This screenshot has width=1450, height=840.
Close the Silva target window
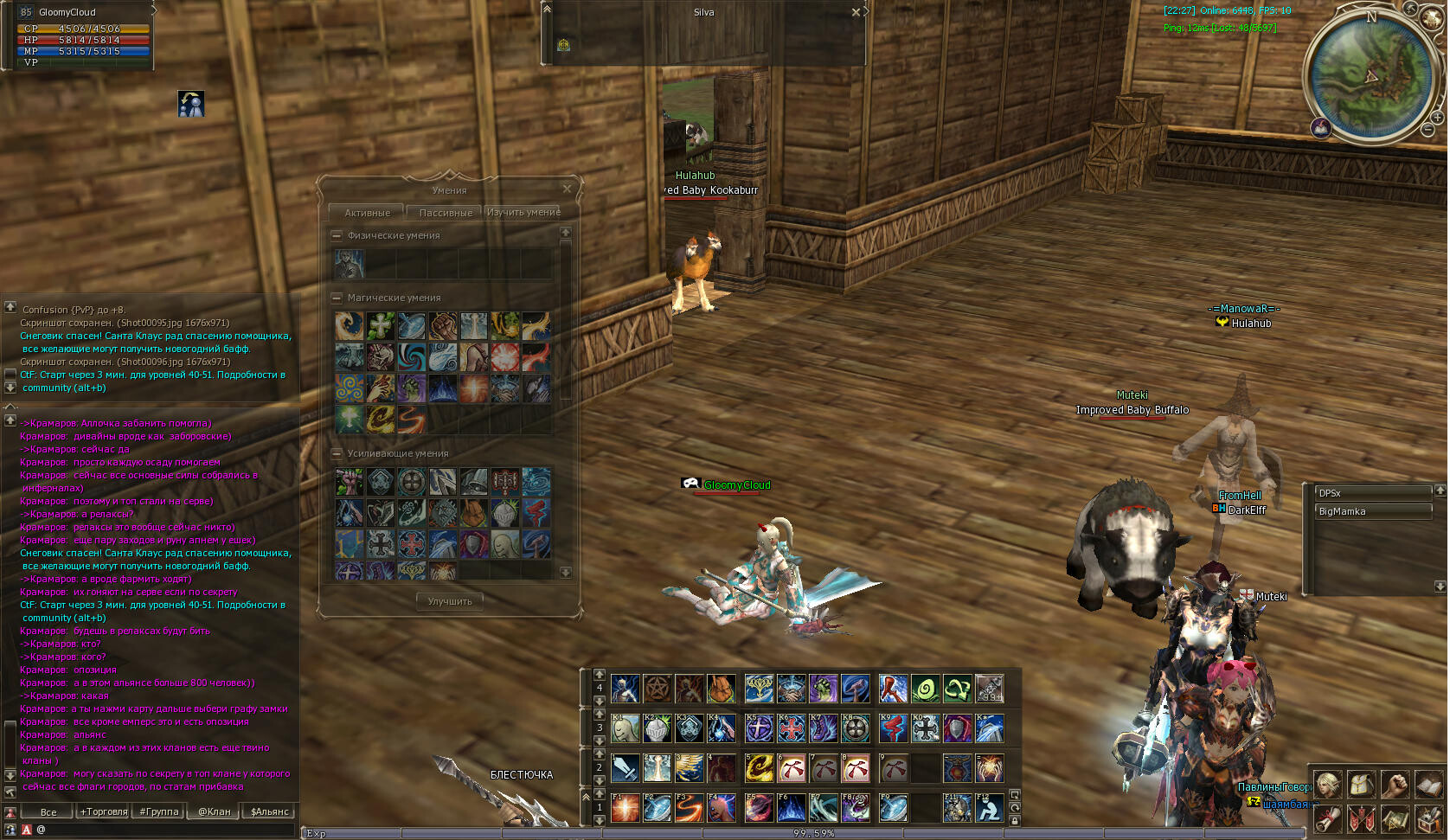click(x=856, y=12)
